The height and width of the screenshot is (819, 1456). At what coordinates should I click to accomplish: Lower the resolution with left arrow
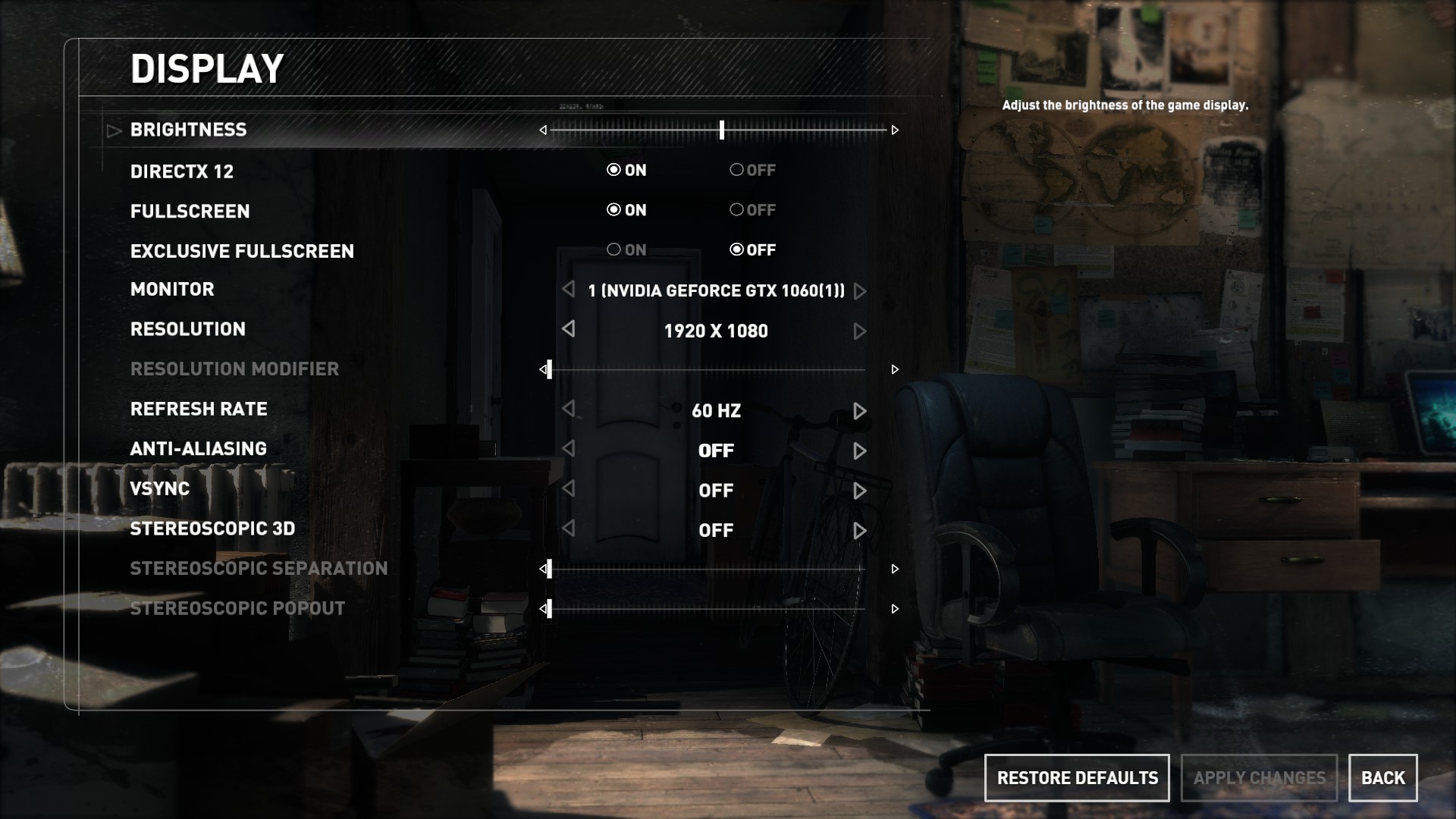(568, 329)
